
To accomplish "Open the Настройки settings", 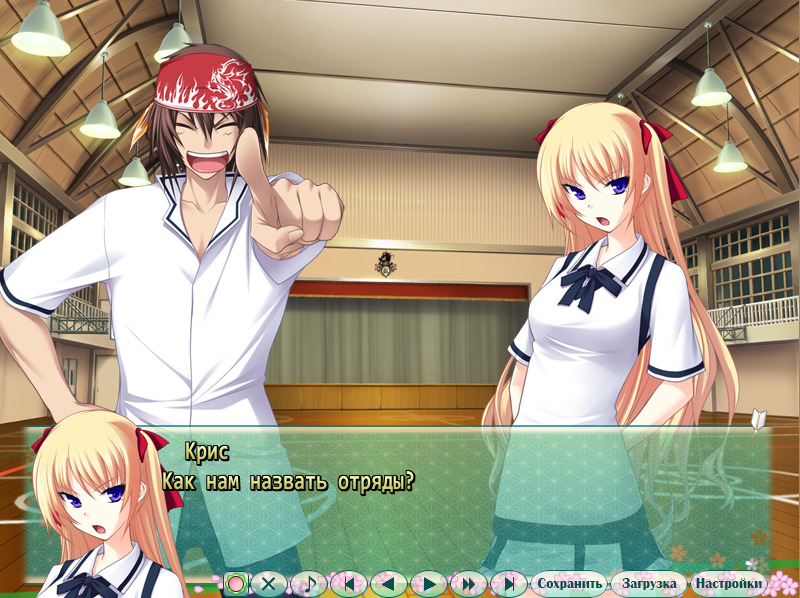I will click(729, 583).
